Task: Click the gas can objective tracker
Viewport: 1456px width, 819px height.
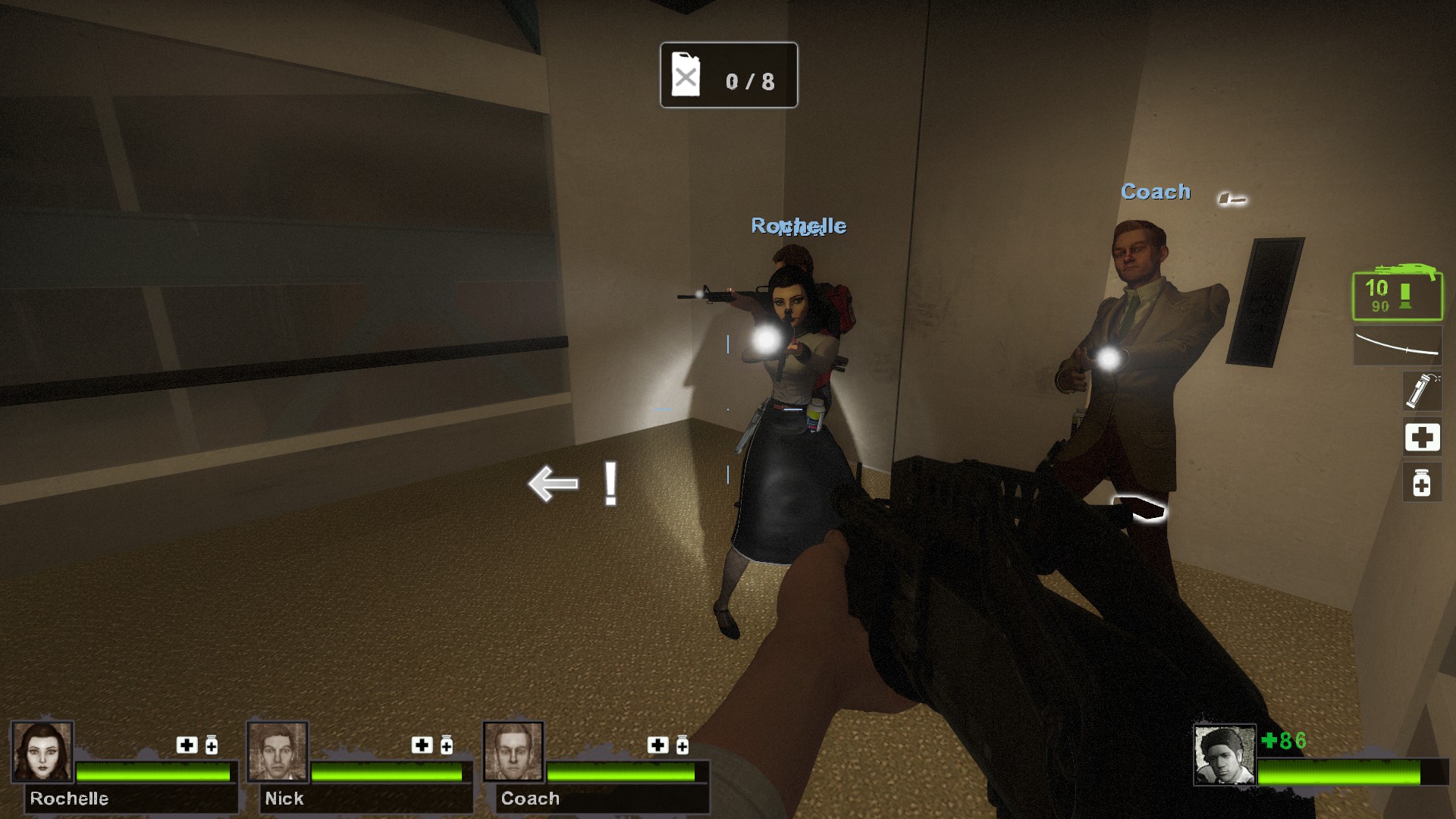Action: [728, 75]
